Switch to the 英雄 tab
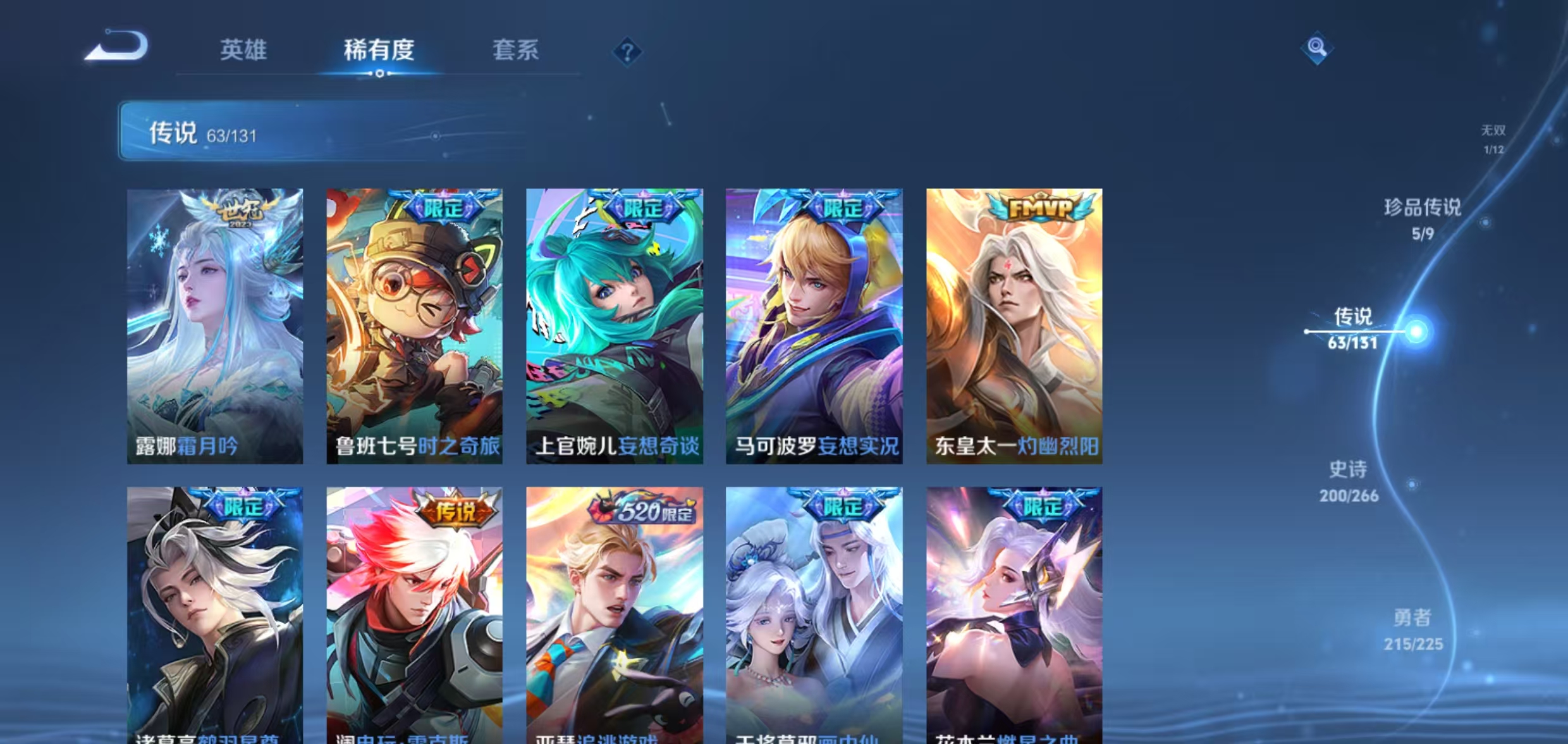Image resolution: width=1568 pixels, height=744 pixels. pyautogui.click(x=245, y=52)
